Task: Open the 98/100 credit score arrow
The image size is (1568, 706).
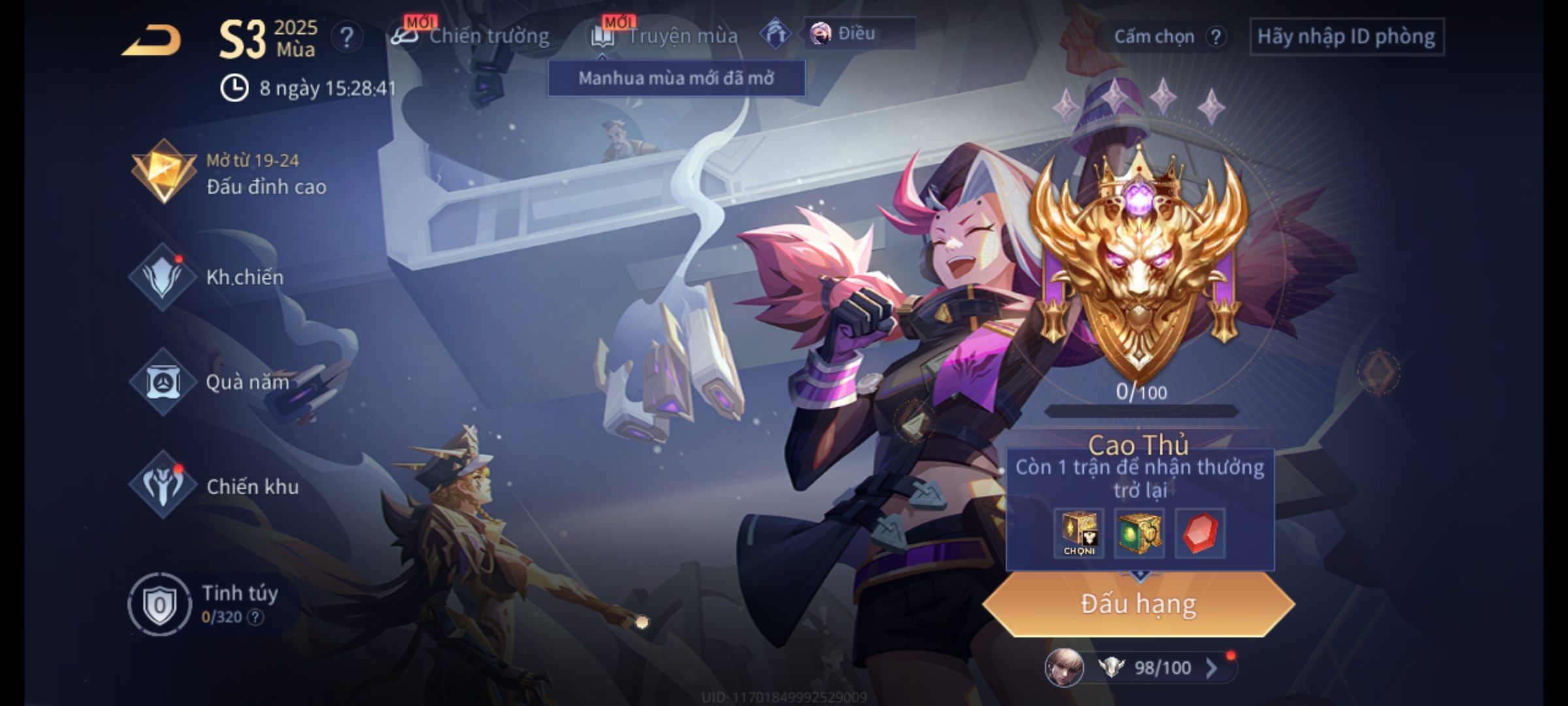Action: click(x=1211, y=668)
